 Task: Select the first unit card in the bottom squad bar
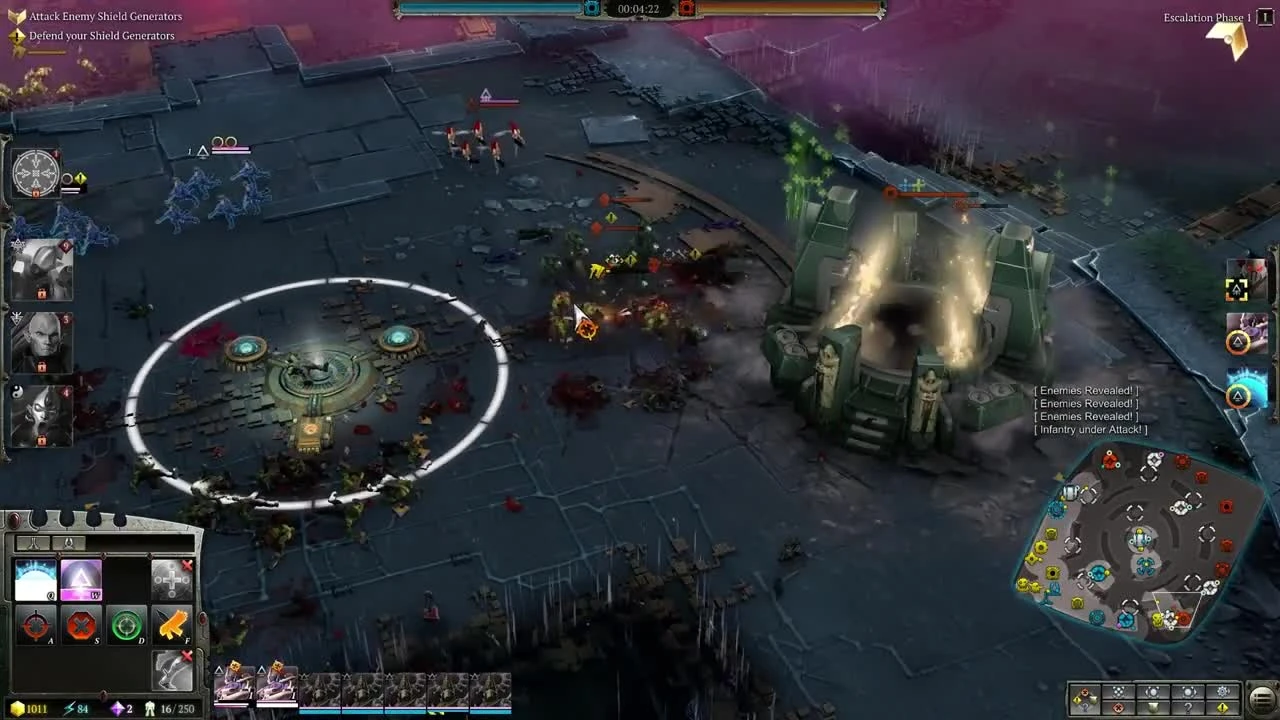232,683
